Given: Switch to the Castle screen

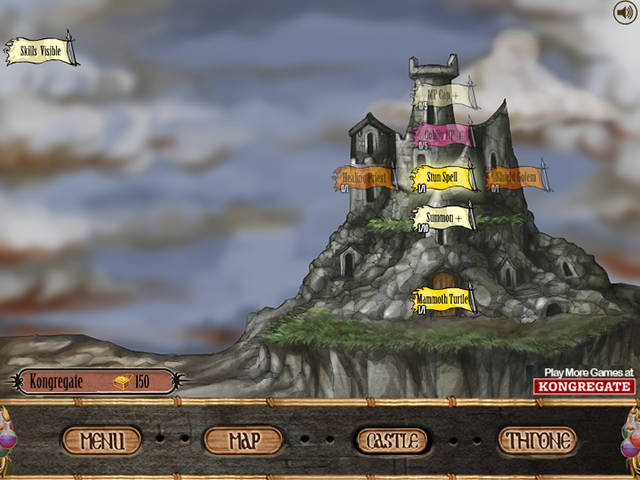Looking at the screenshot, I should coord(392,440).
